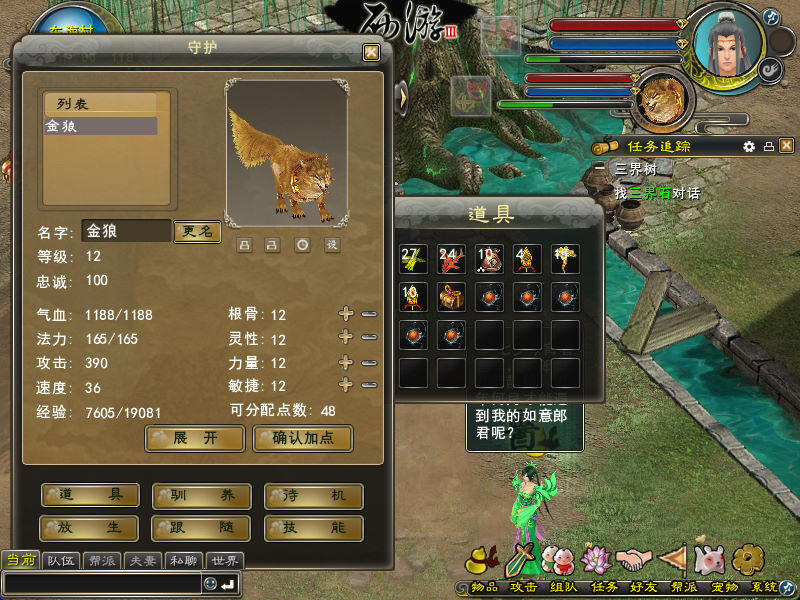
Task: Click the 展开 expand button
Action: (x=194, y=438)
